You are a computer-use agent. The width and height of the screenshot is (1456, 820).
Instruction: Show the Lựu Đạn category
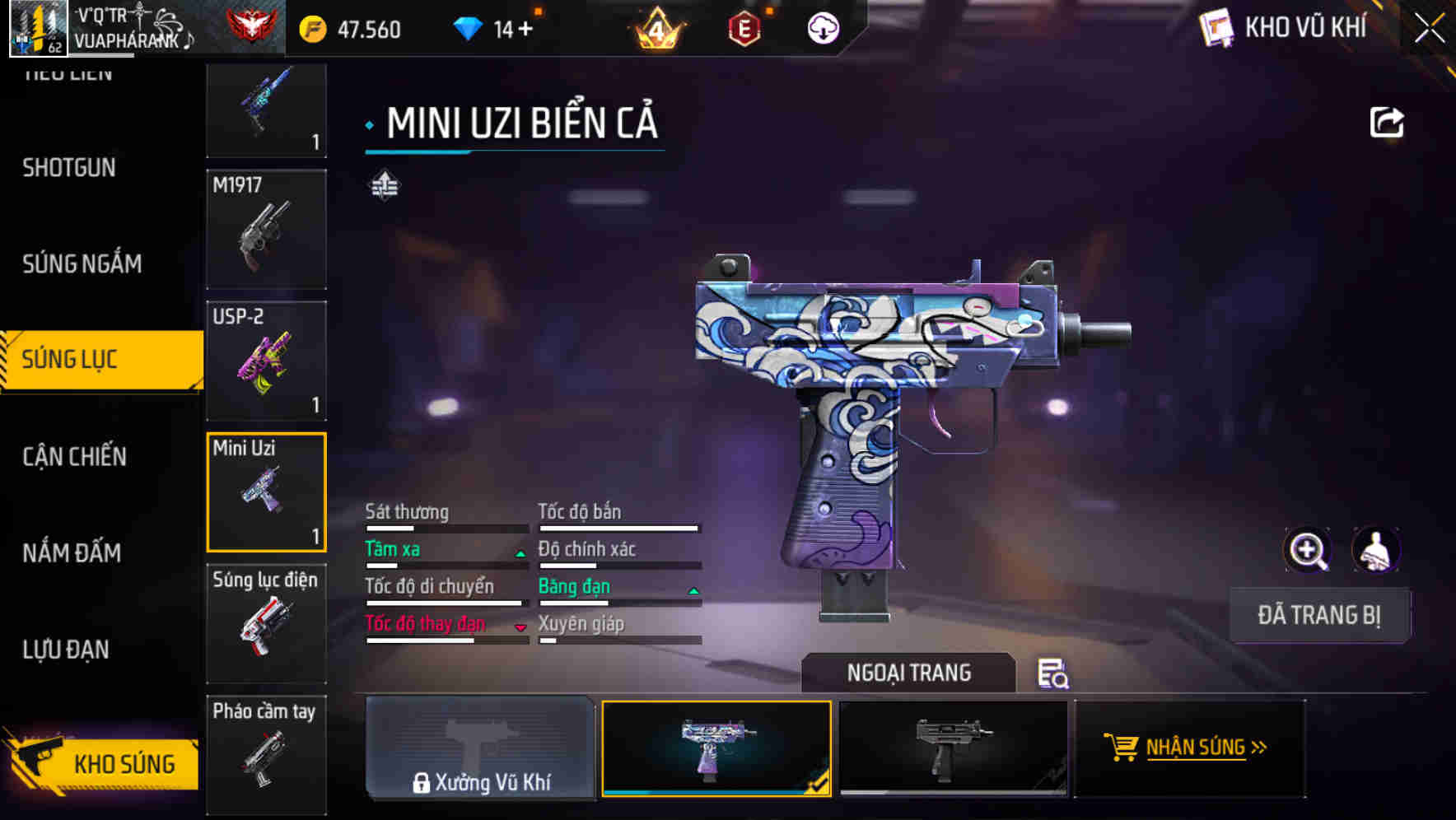66,649
